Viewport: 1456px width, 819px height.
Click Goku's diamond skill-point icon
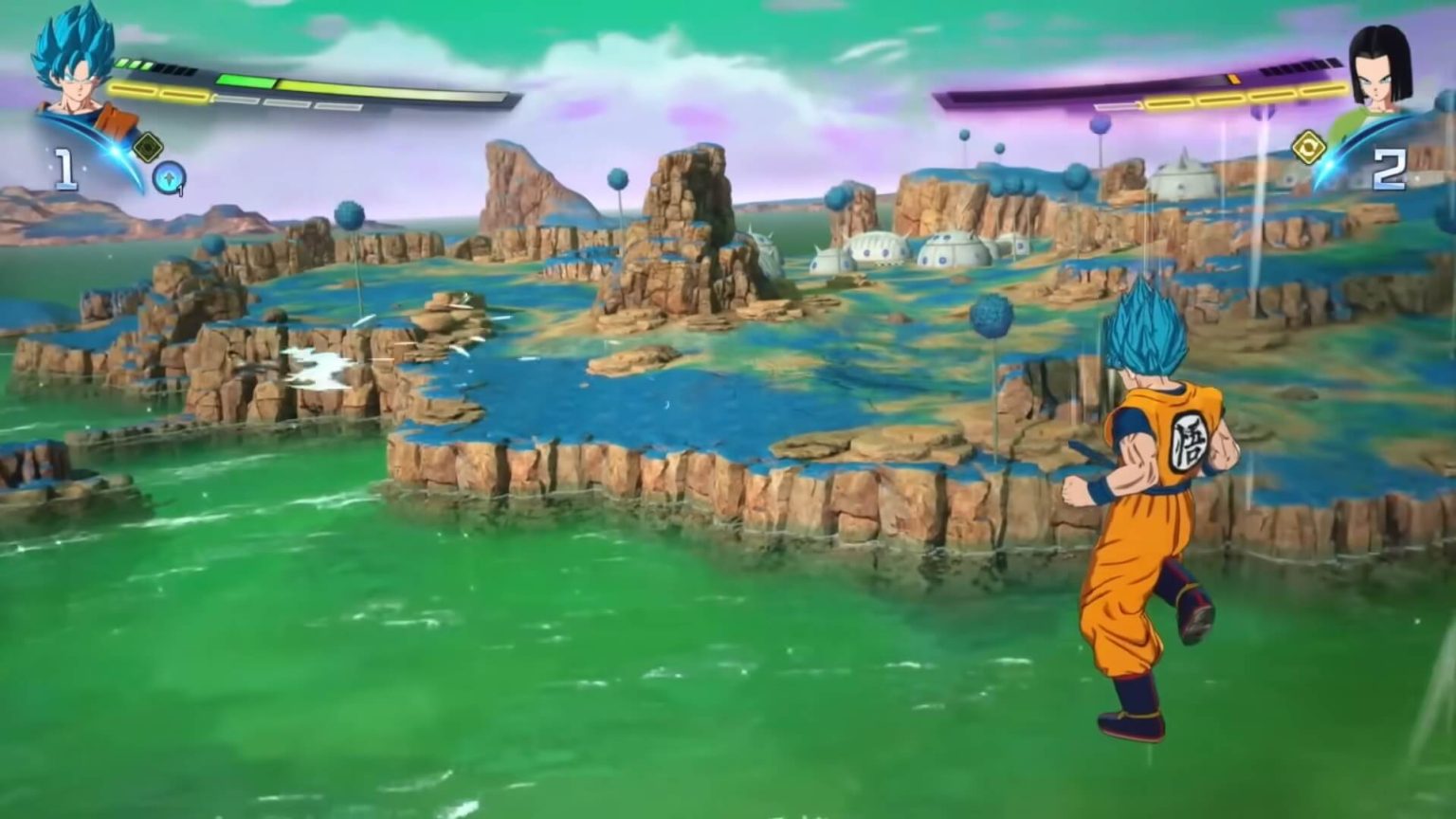(148, 146)
